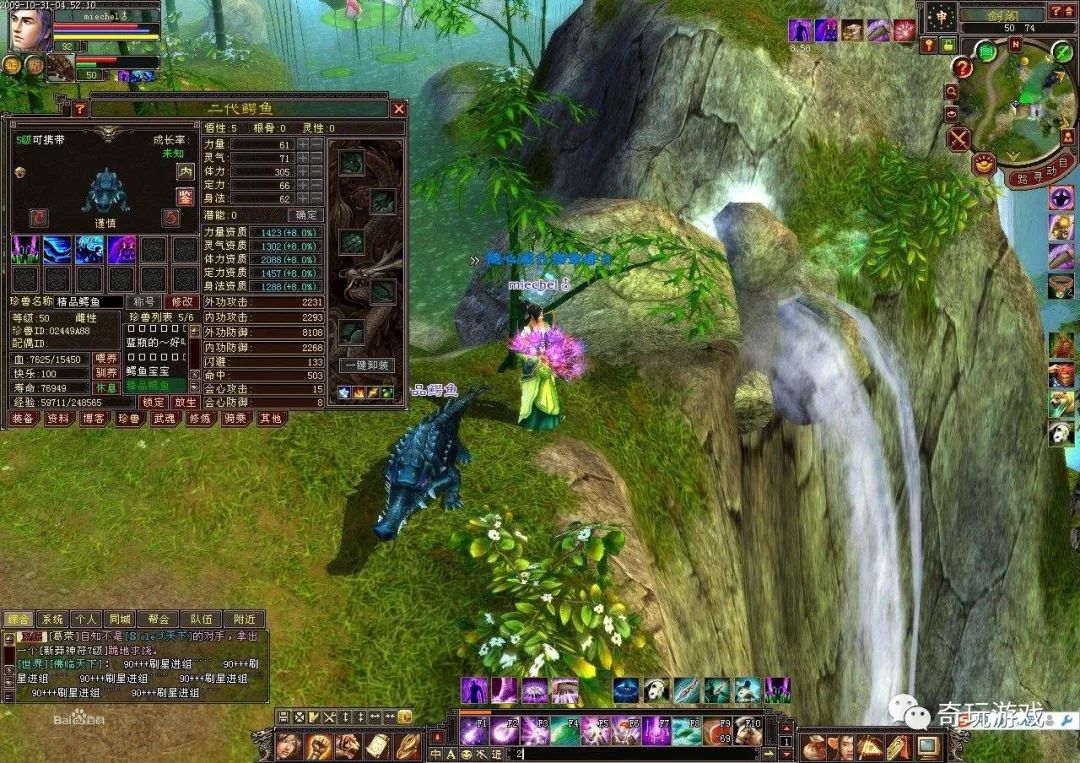This screenshot has width=1080, height=763.
Task: Click the 驯养 tame button
Action: tap(105, 372)
